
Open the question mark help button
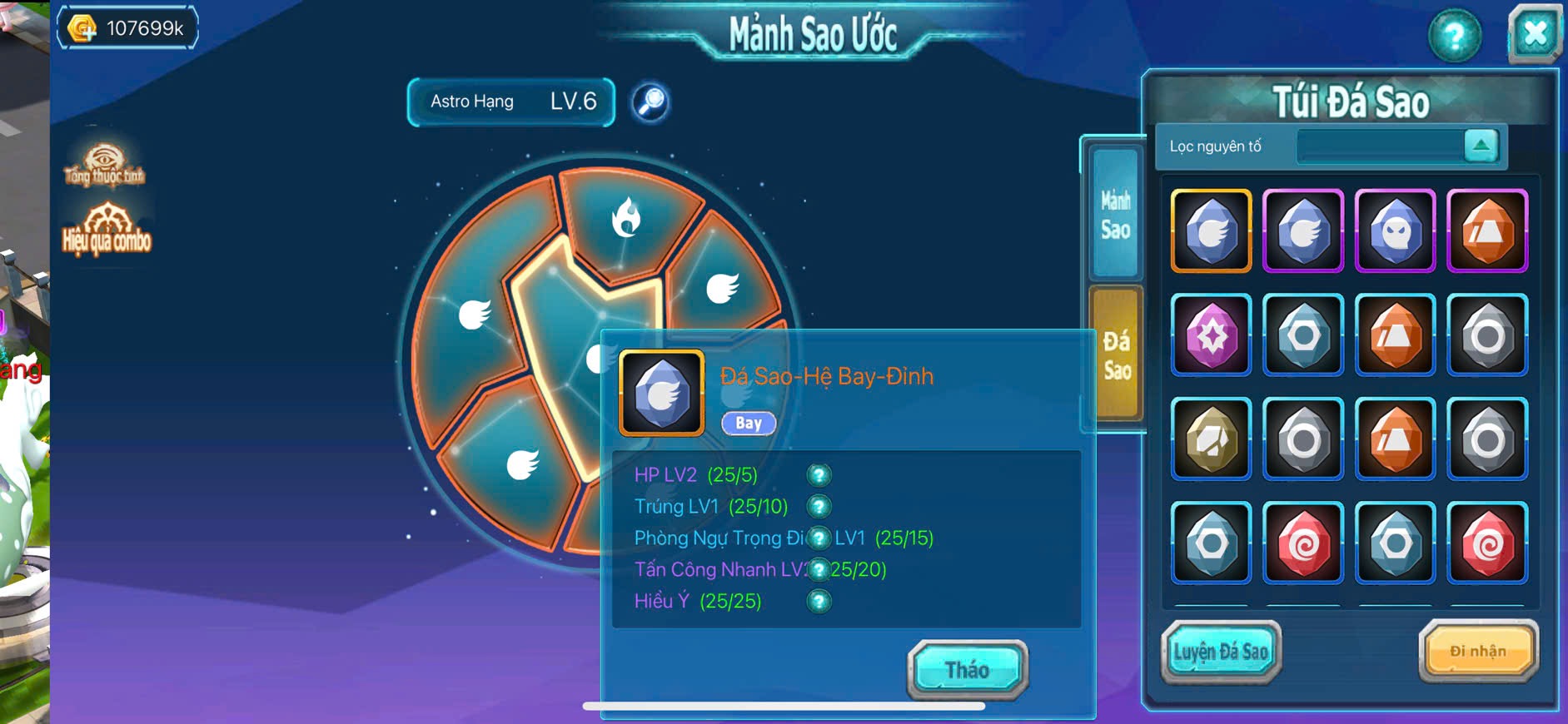coord(1454,36)
